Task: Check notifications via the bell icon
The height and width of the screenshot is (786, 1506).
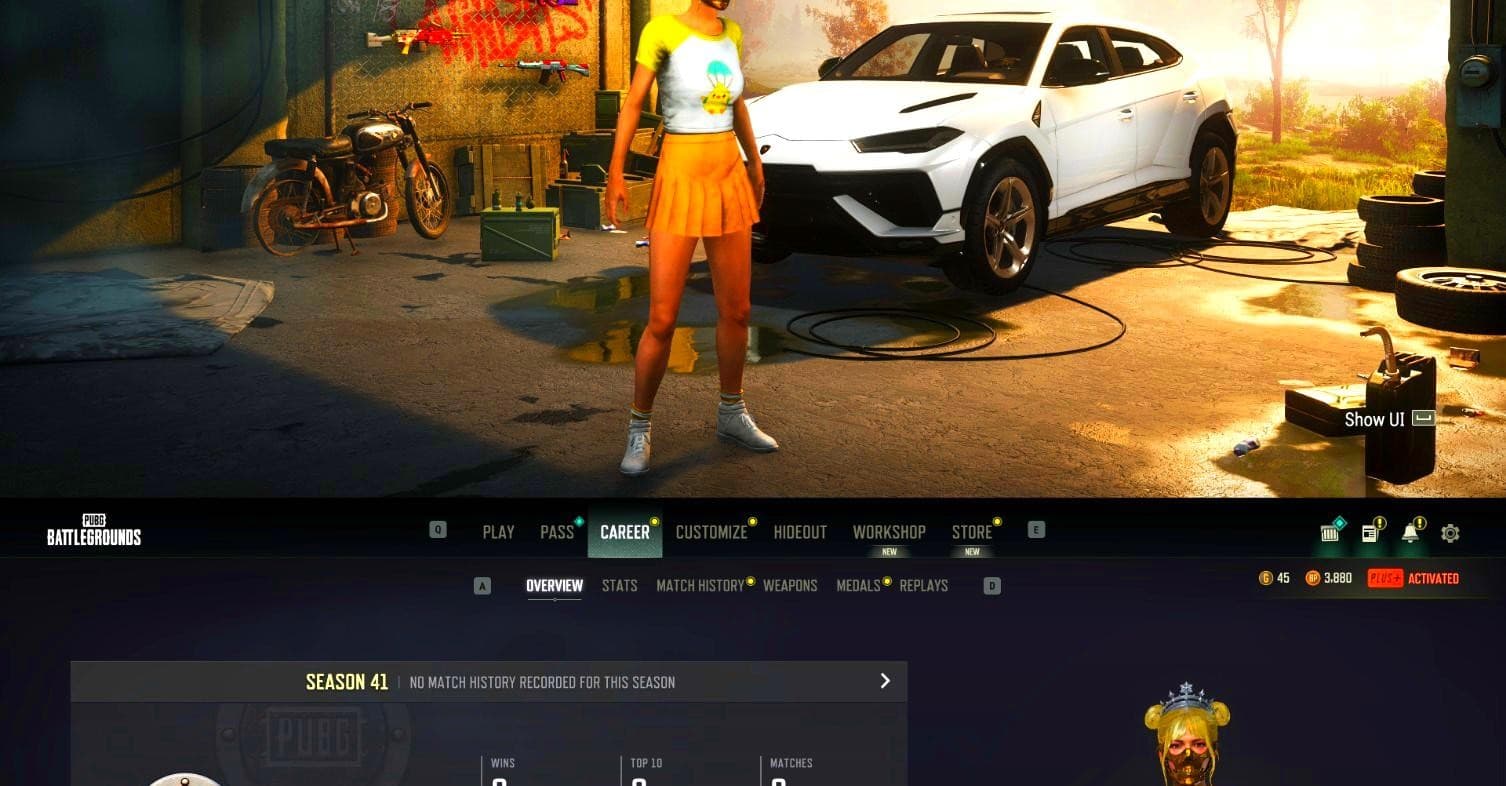Action: click(1412, 532)
